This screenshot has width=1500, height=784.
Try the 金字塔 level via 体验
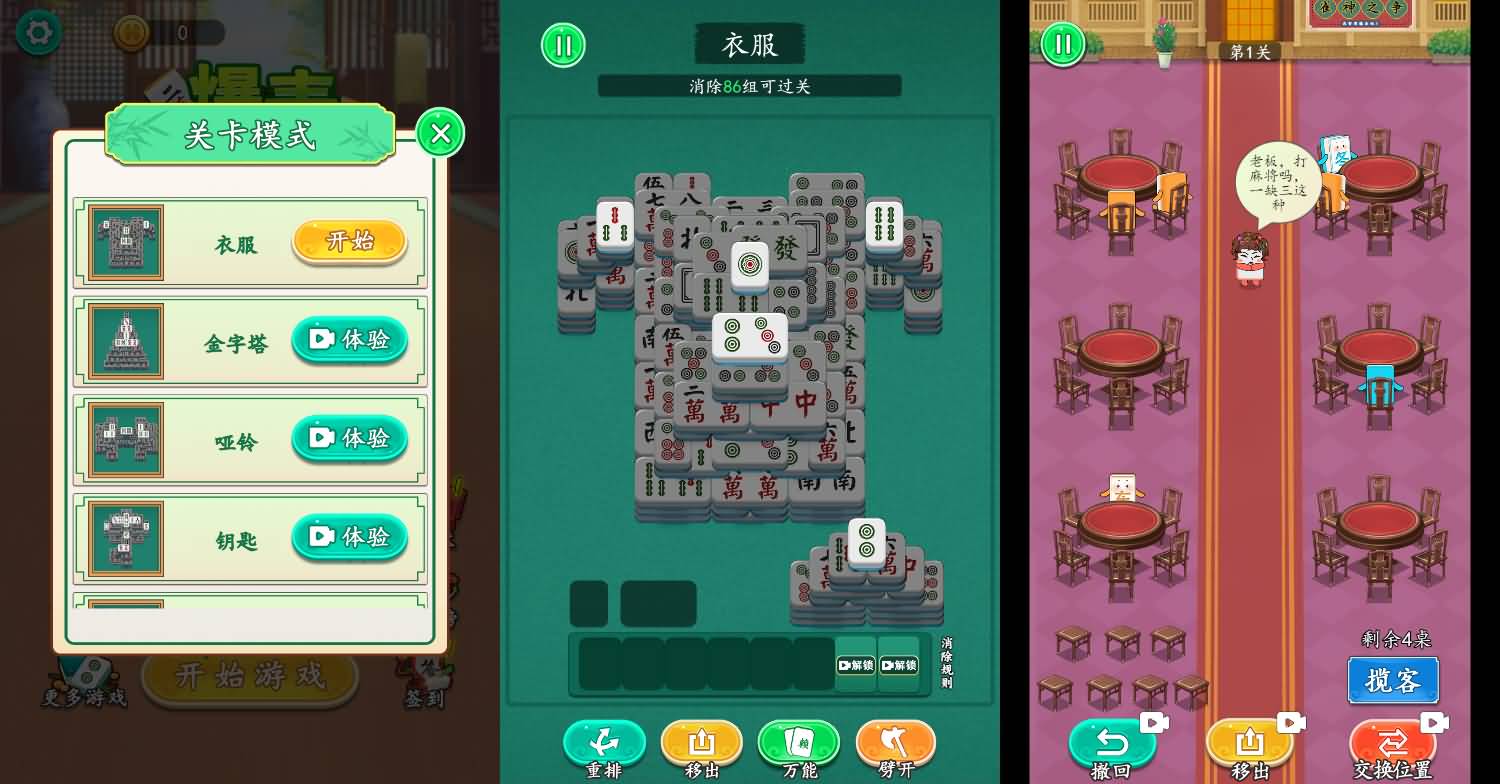350,340
